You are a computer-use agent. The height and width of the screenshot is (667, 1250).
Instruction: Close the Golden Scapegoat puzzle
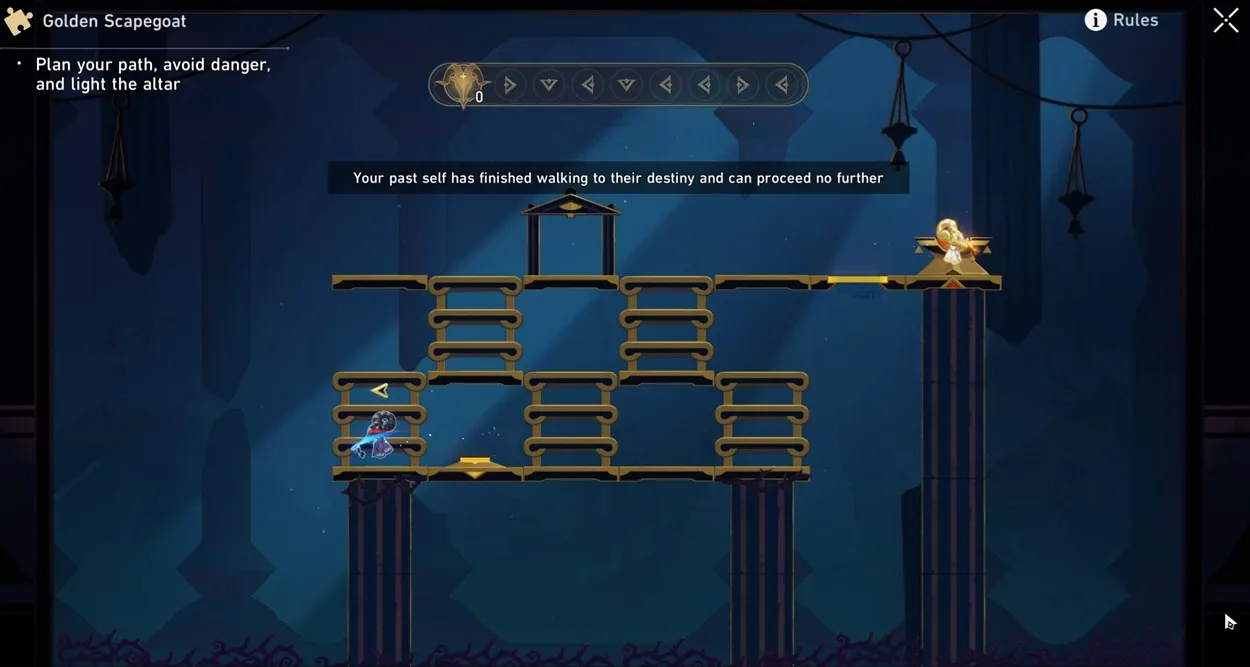pos(1225,20)
